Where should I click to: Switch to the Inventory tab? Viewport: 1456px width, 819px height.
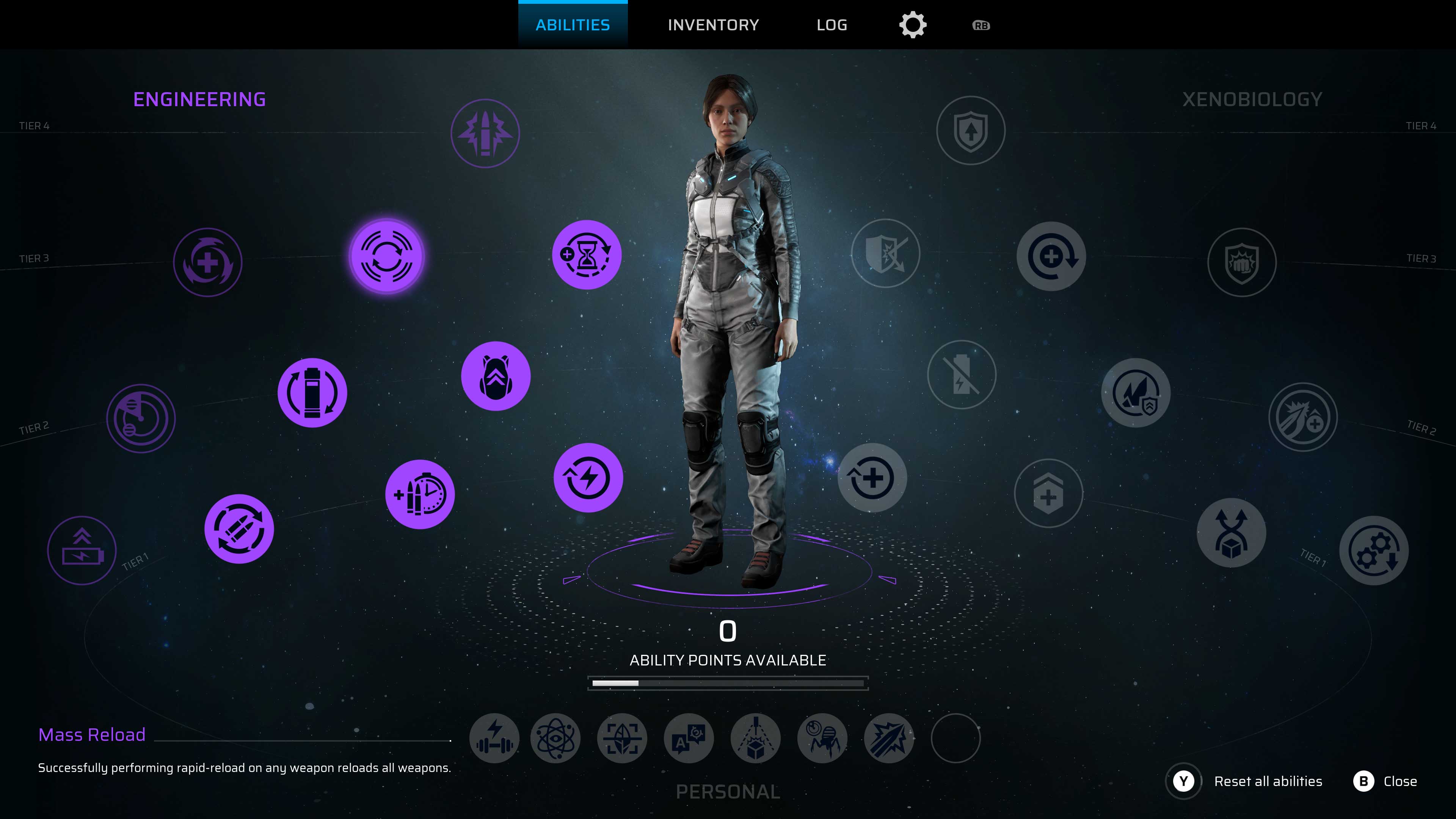click(713, 25)
